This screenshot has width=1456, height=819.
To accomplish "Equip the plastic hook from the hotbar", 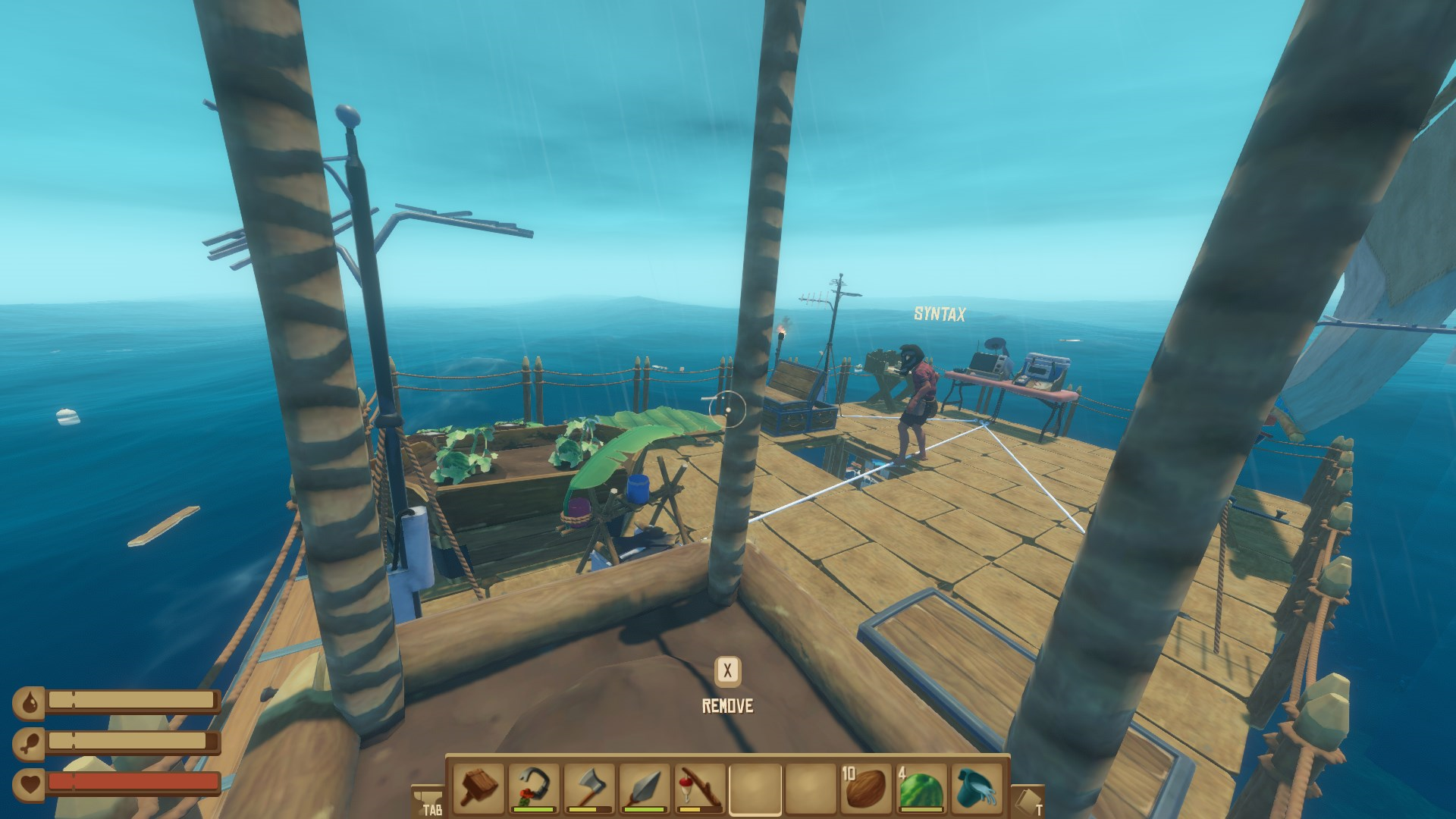I will click(x=535, y=788).
